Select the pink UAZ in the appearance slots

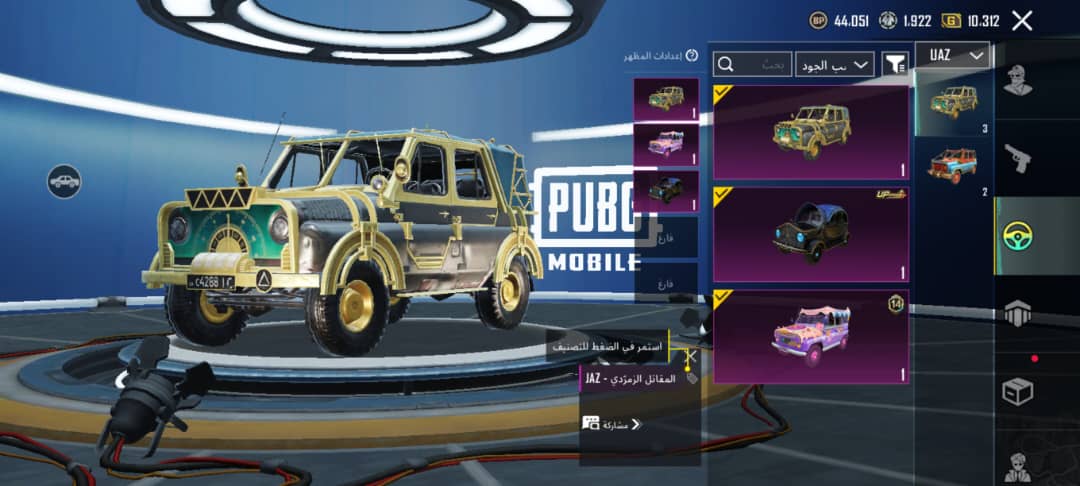click(665, 144)
